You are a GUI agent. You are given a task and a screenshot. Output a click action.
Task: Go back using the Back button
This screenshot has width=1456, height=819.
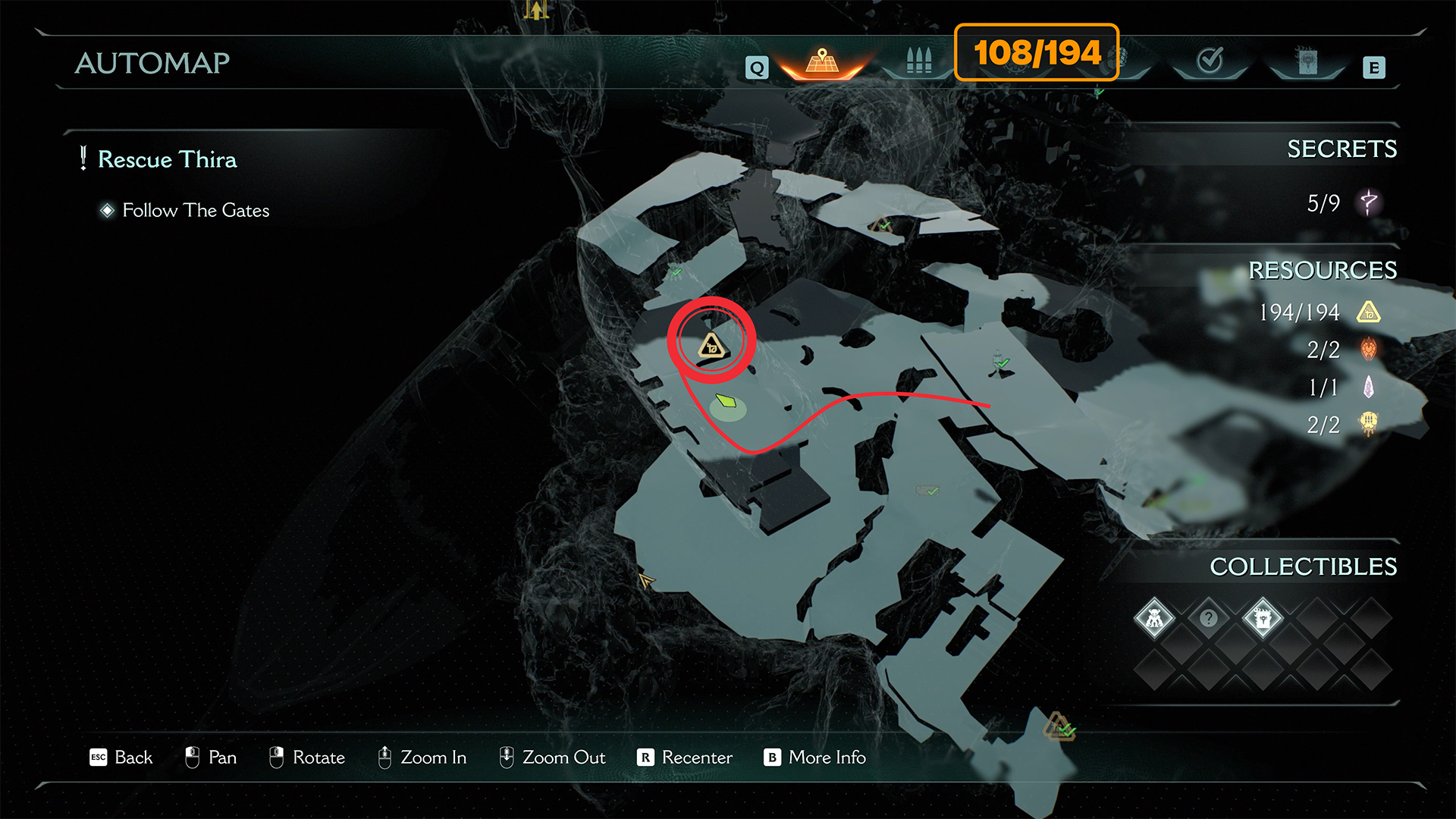[x=122, y=757]
